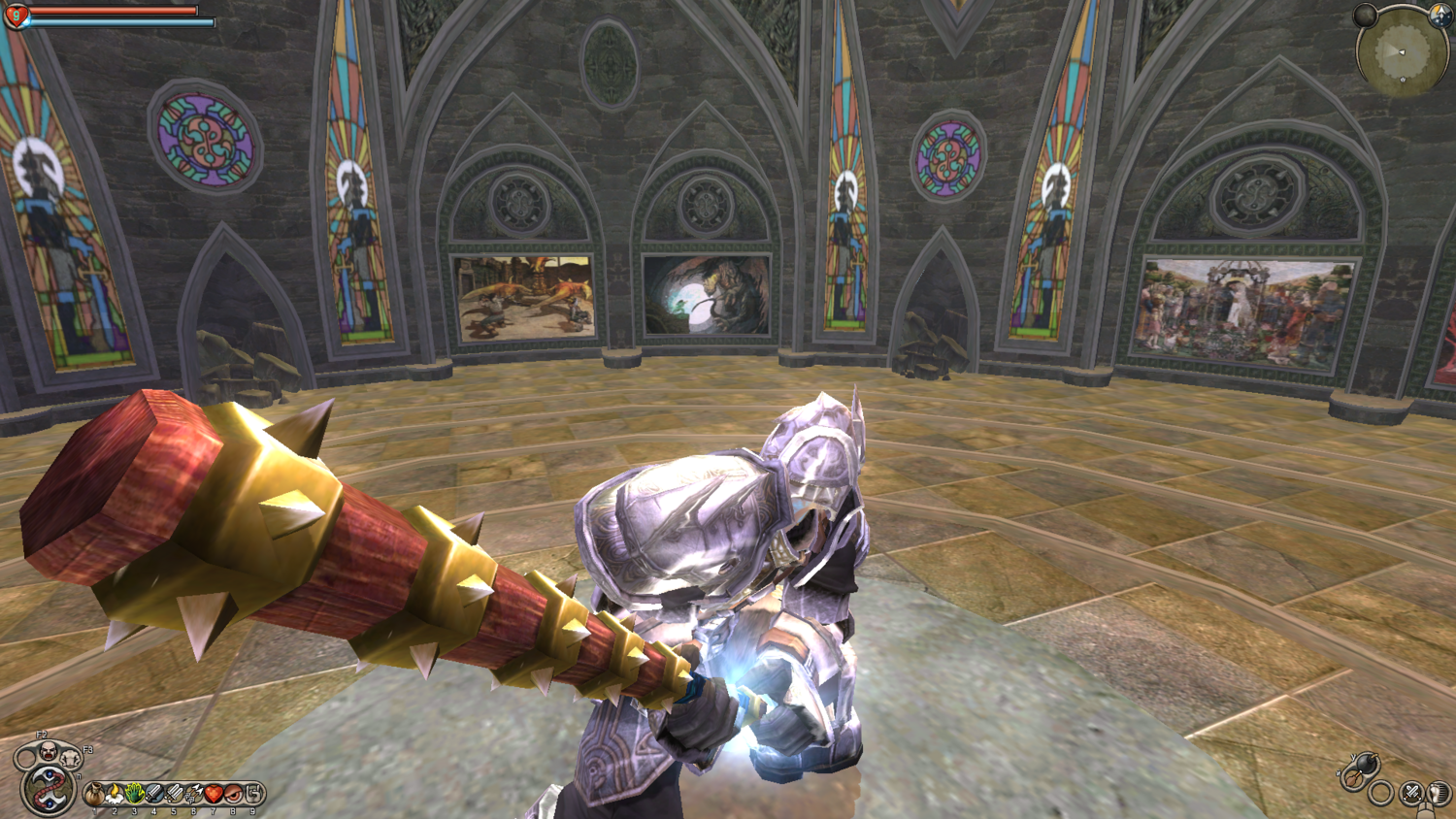Select the brown sack hotbar slot

tap(95, 795)
